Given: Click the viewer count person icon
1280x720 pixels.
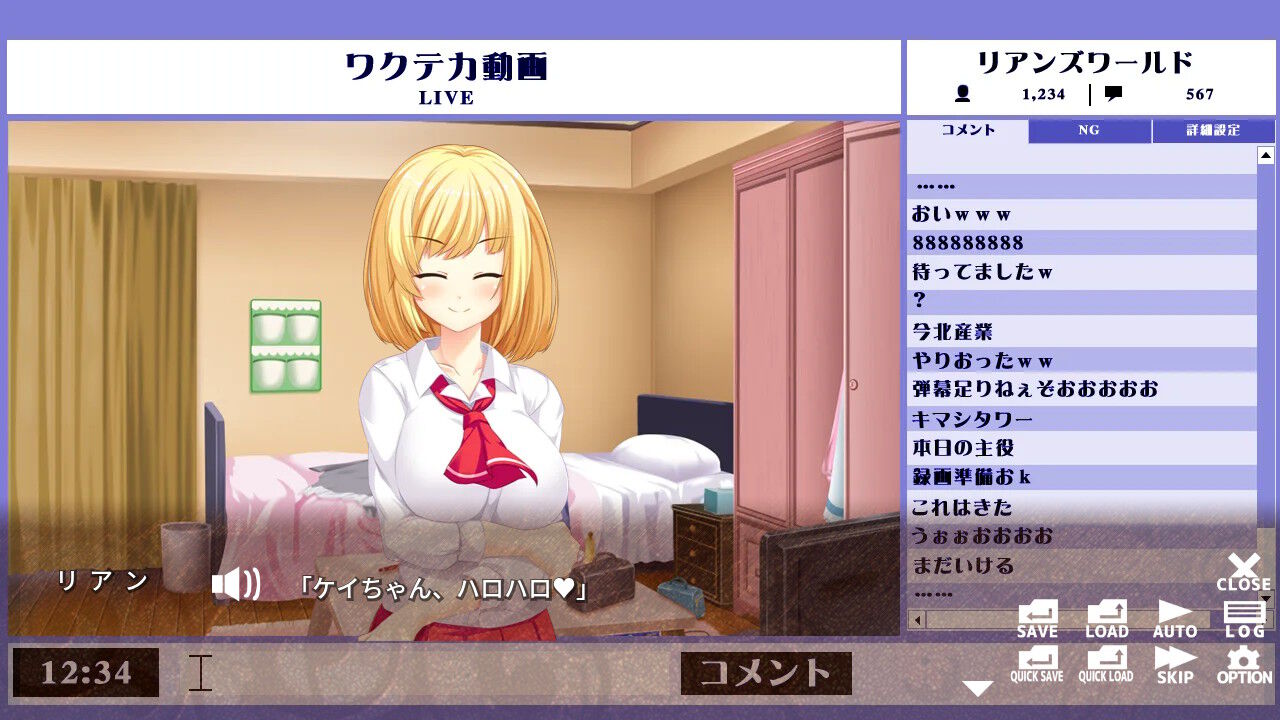Looking at the screenshot, I should coord(962,95).
